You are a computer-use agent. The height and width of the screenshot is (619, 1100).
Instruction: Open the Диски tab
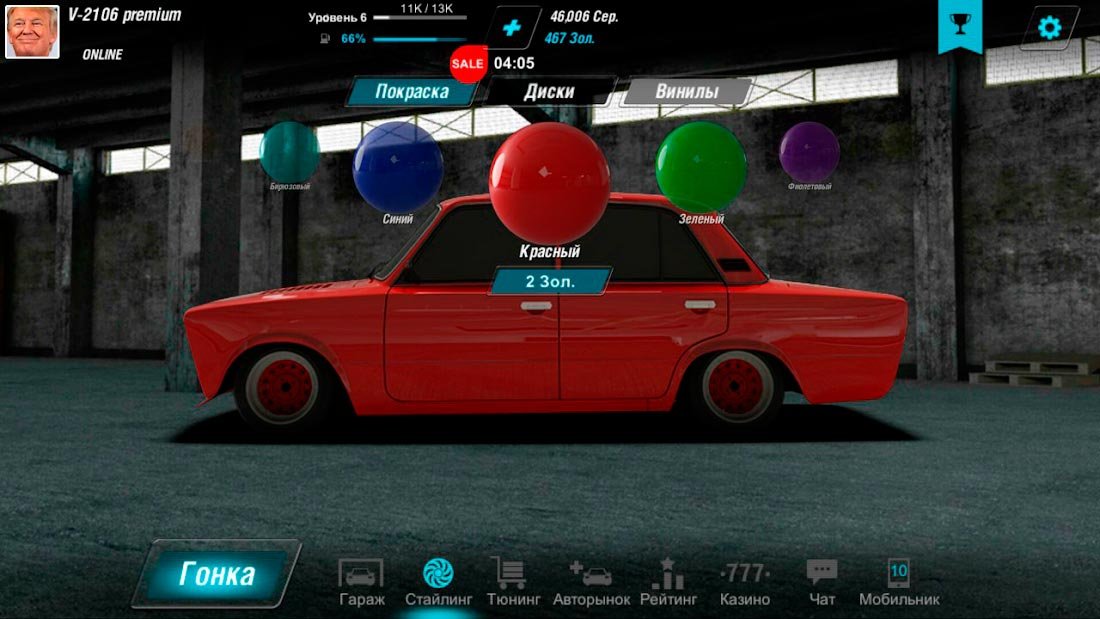pyautogui.click(x=549, y=92)
